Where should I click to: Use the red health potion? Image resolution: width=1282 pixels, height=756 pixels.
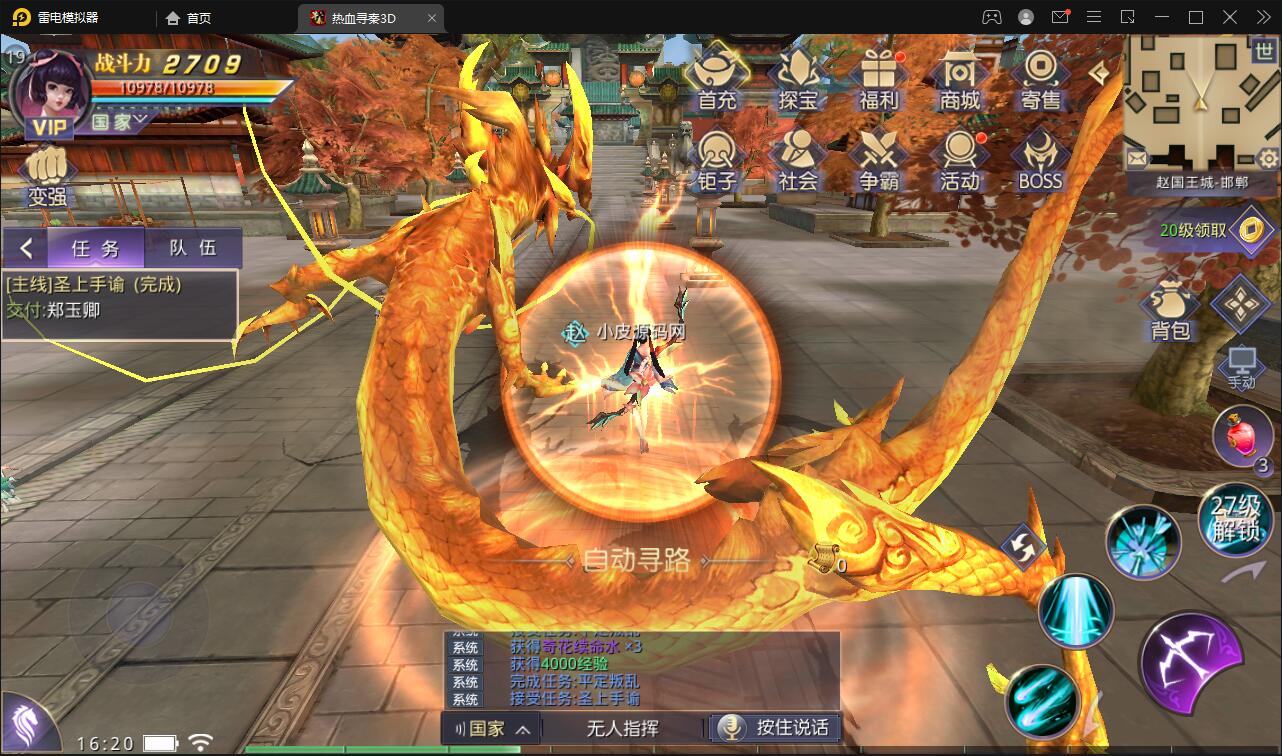[x=1240, y=435]
